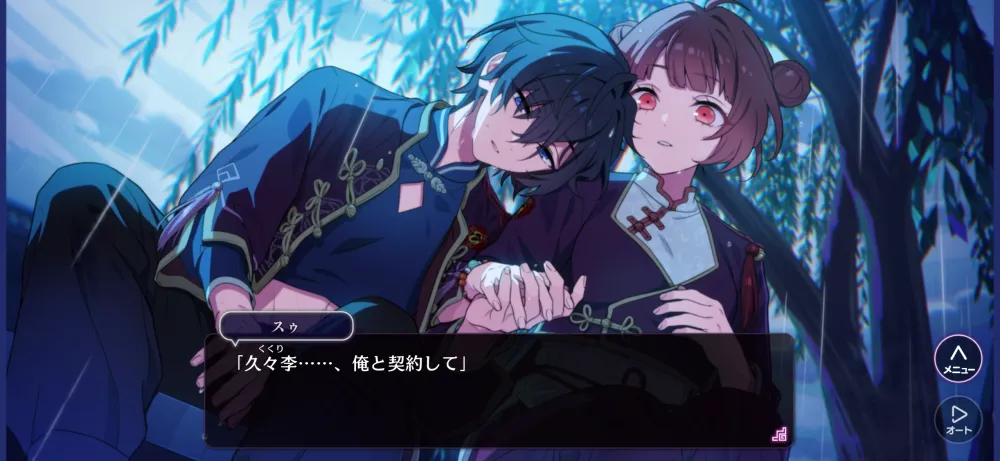Image resolution: width=1000 pixels, height=461 pixels.
Task: Open the メニュー (Menu) button
Action: pos(957,358)
